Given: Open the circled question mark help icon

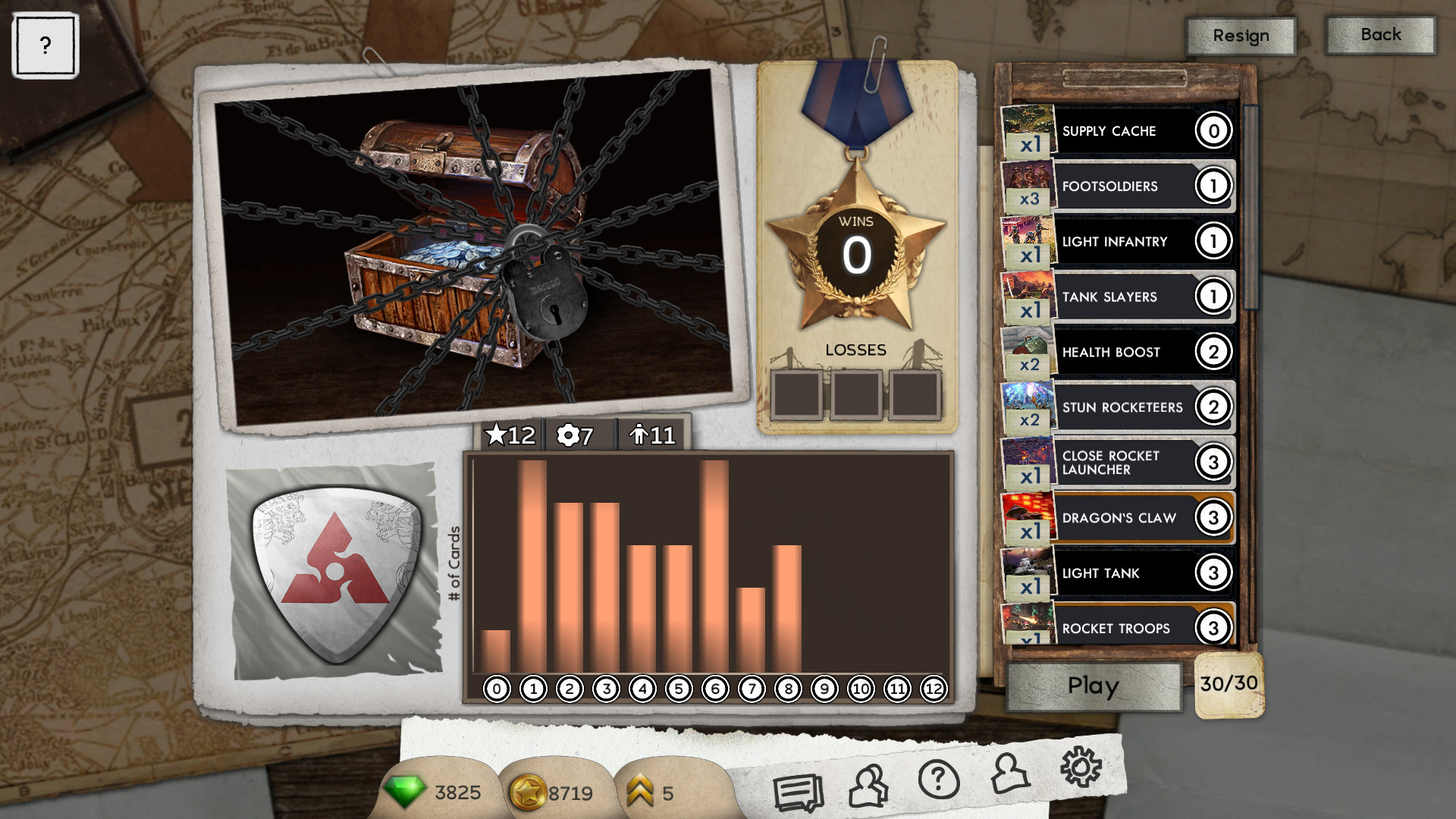Looking at the screenshot, I should [x=938, y=780].
